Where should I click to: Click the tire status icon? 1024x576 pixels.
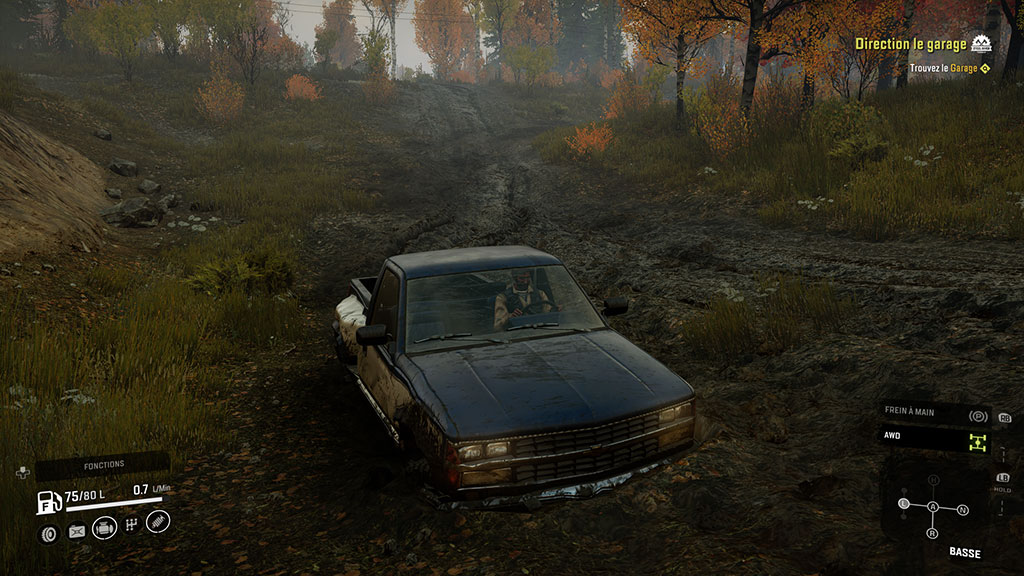click(47, 533)
